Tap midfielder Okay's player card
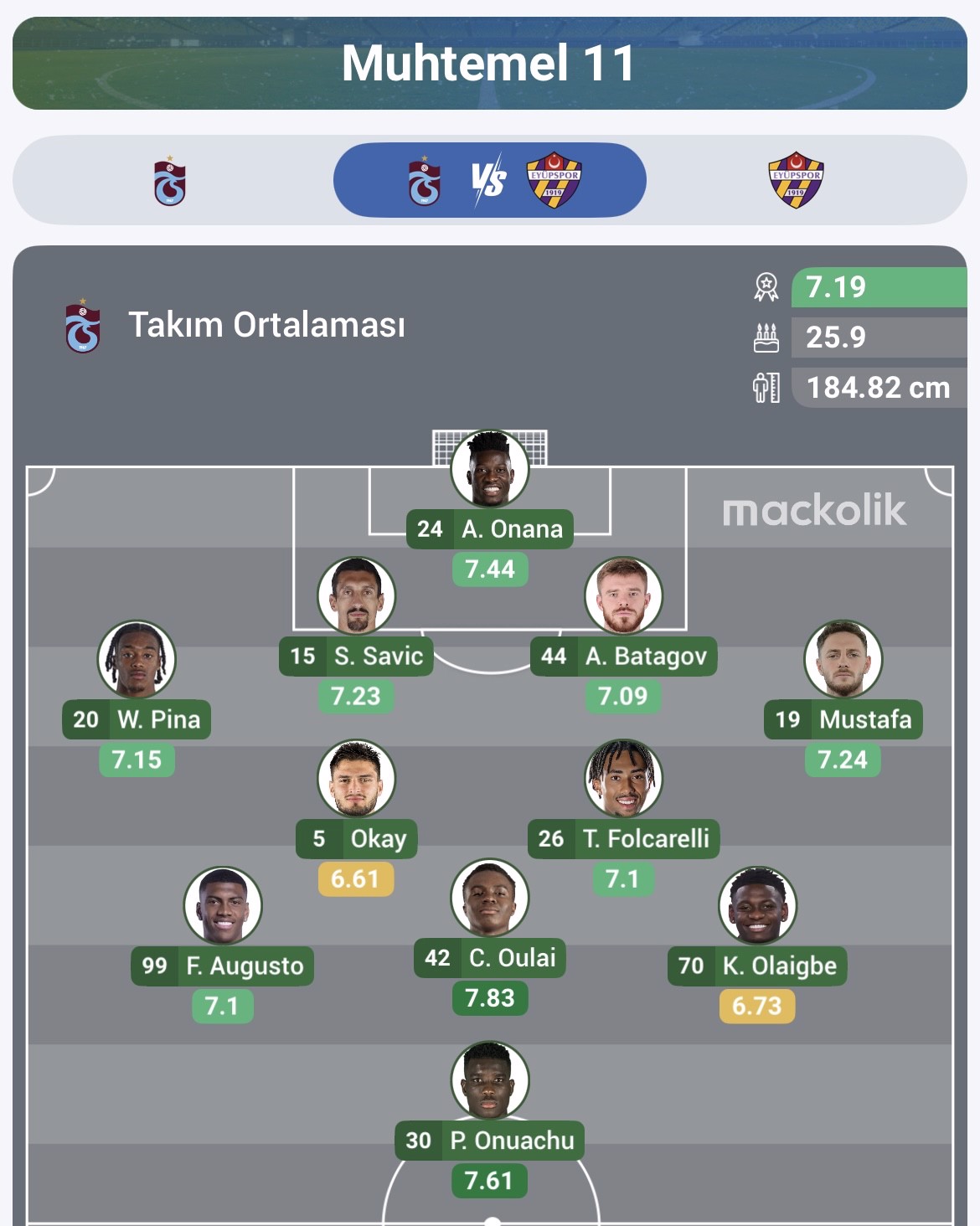The width and height of the screenshot is (980, 1226). pos(356,780)
